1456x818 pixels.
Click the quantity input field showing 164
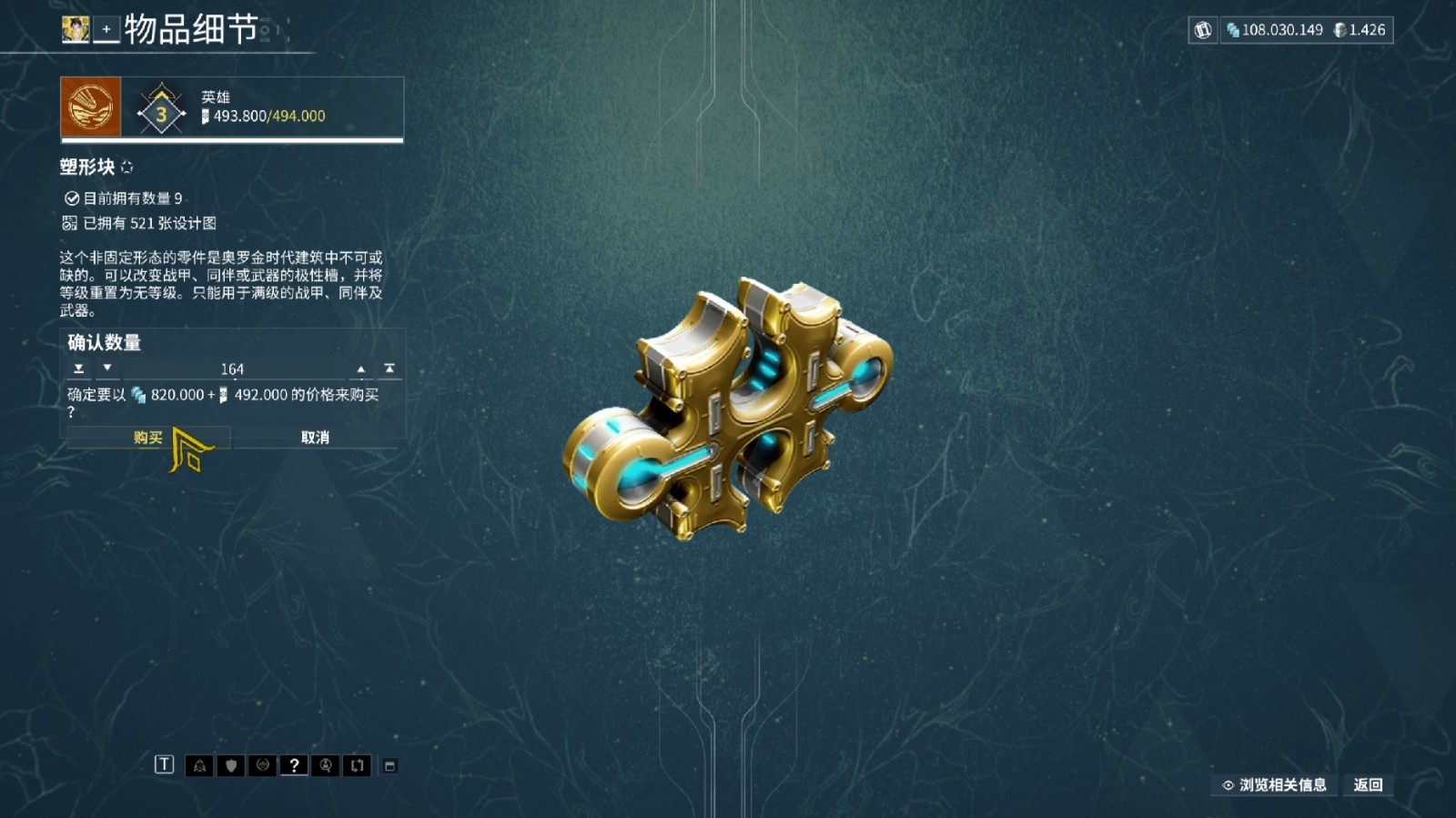click(233, 369)
